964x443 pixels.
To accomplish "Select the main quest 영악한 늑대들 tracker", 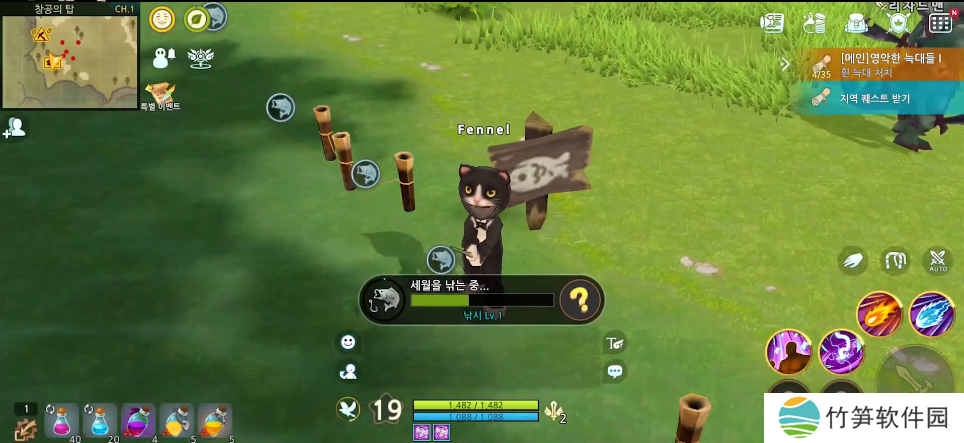I will coord(880,64).
